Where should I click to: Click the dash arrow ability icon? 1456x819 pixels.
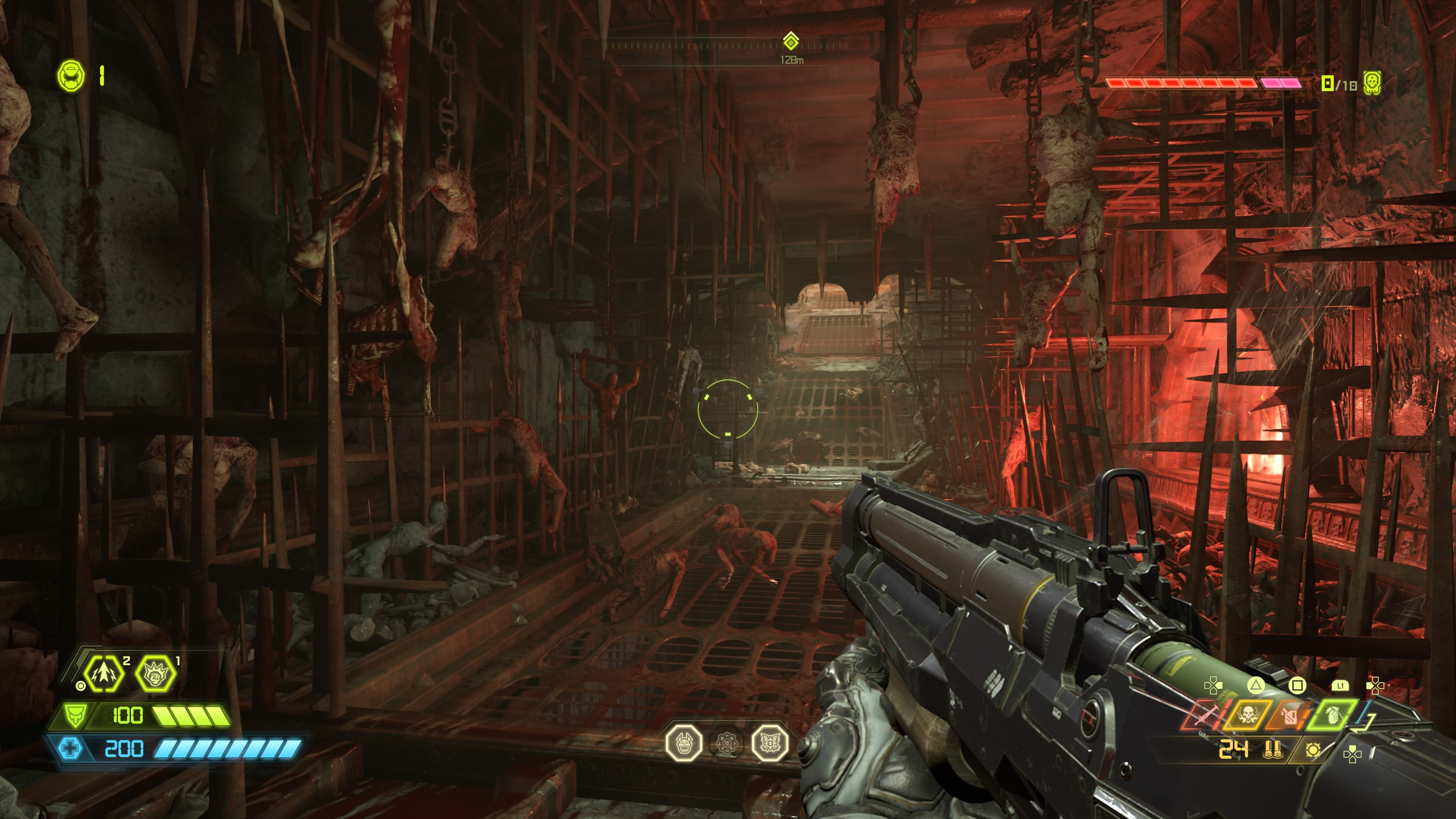[x=104, y=673]
